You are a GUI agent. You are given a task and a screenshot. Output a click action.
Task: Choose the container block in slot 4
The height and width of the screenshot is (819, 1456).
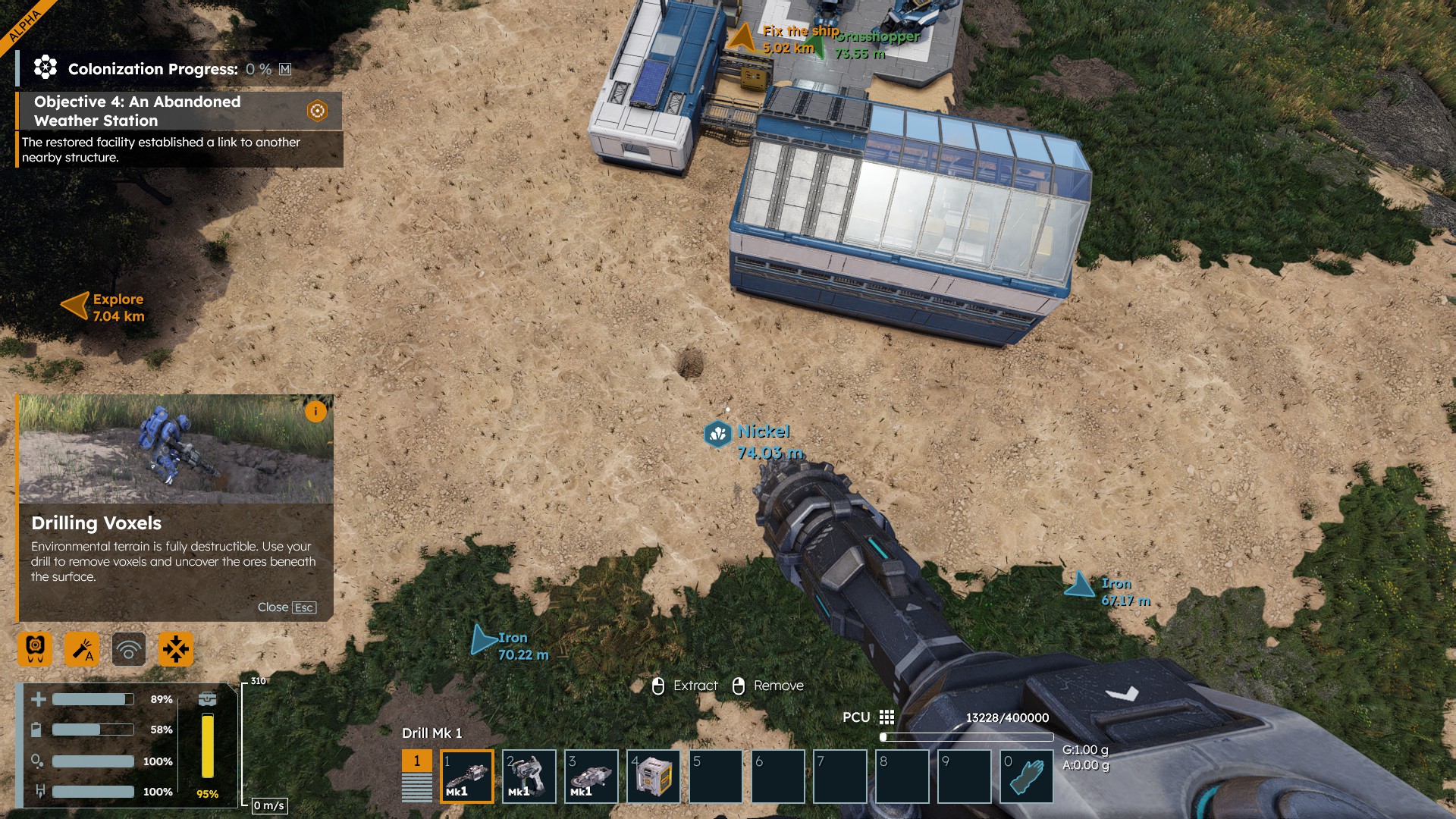click(x=654, y=777)
